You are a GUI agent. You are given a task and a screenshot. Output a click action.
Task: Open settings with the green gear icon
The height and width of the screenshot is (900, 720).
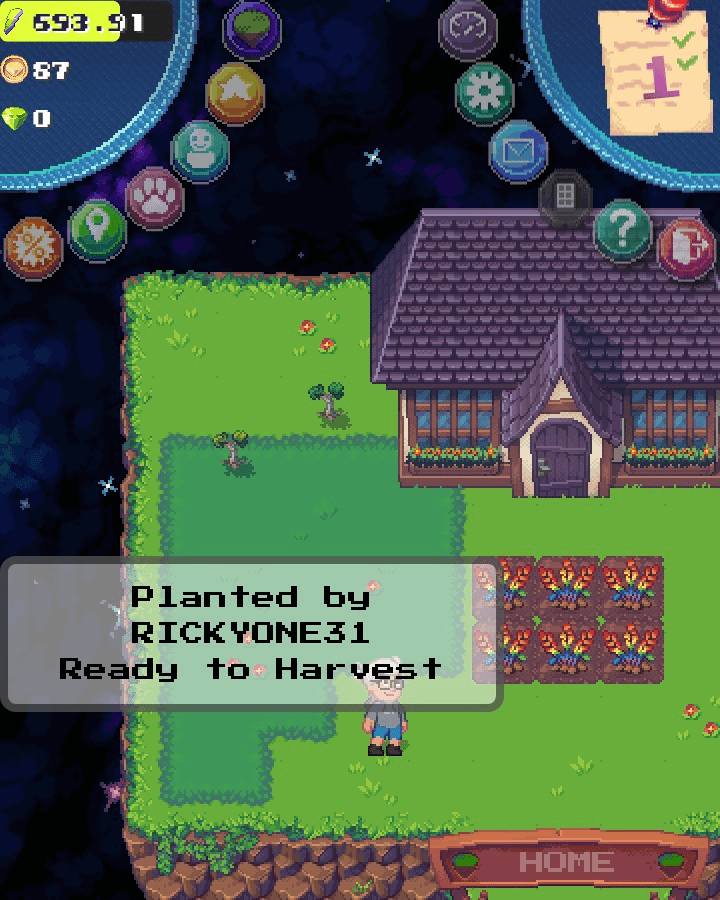tap(484, 93)
